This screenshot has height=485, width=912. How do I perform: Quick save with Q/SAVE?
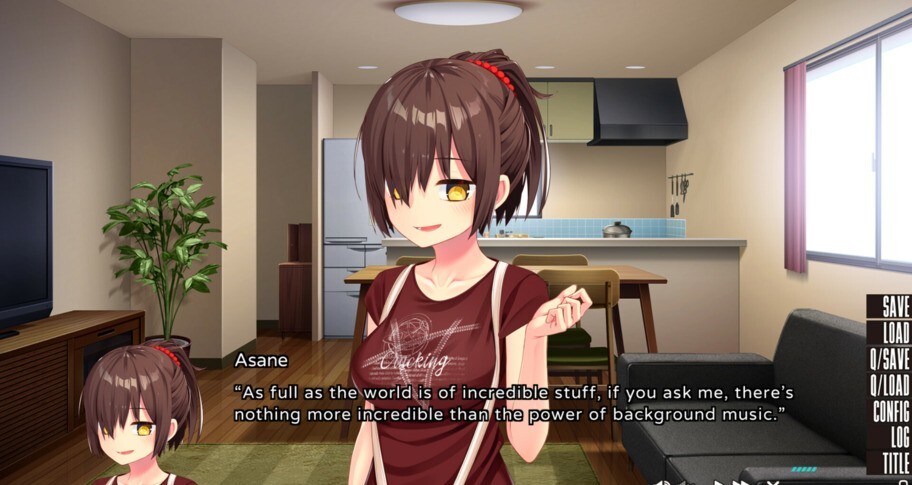(x=889, y=359)
